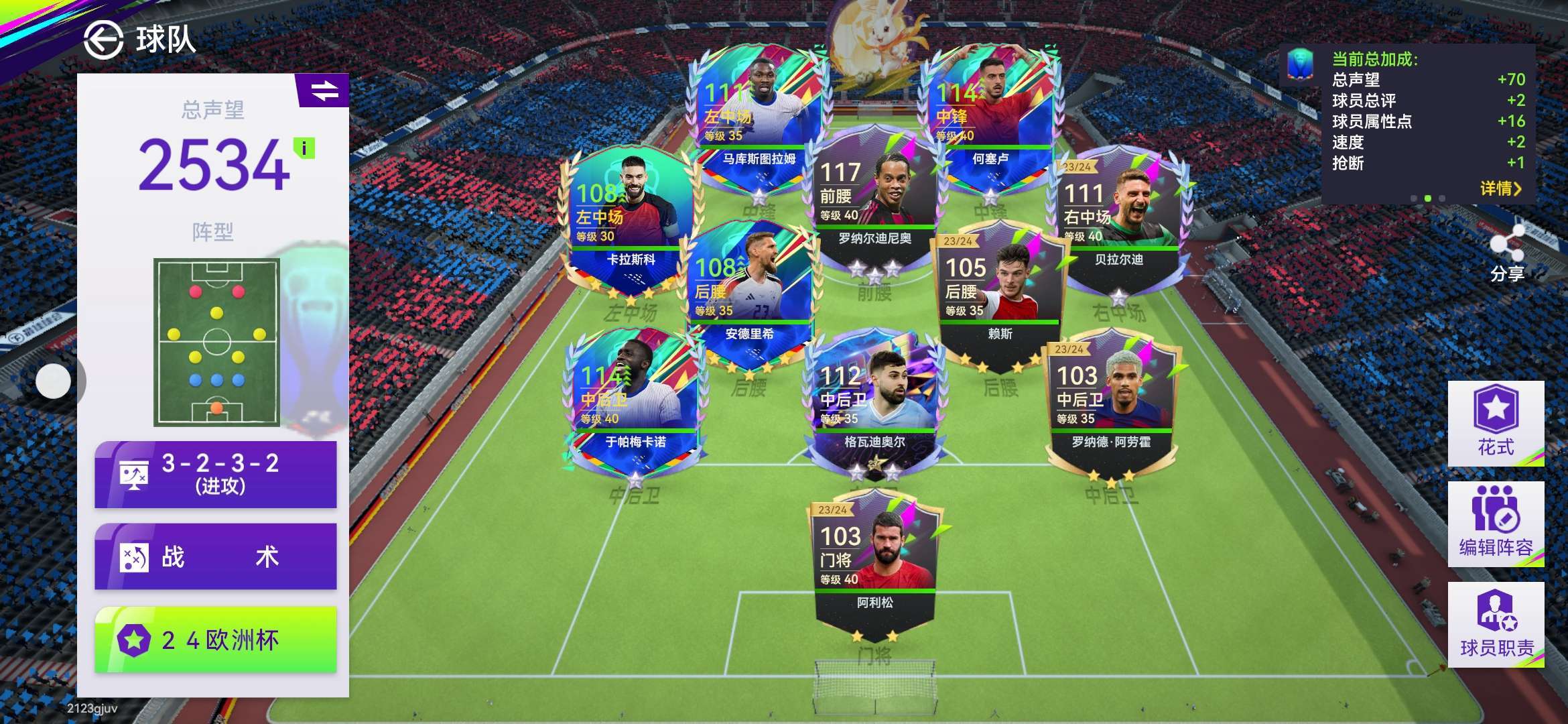Open the 3-2-3-2 formation selector

pos(216,474)
